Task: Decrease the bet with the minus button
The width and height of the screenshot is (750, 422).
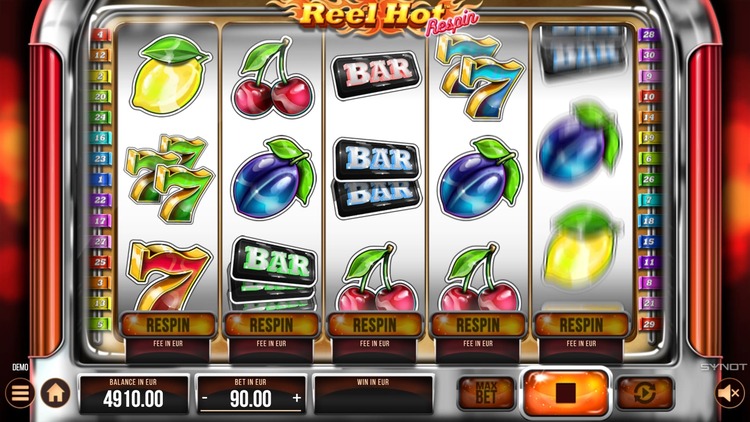Action: click(x=205, y=398)
